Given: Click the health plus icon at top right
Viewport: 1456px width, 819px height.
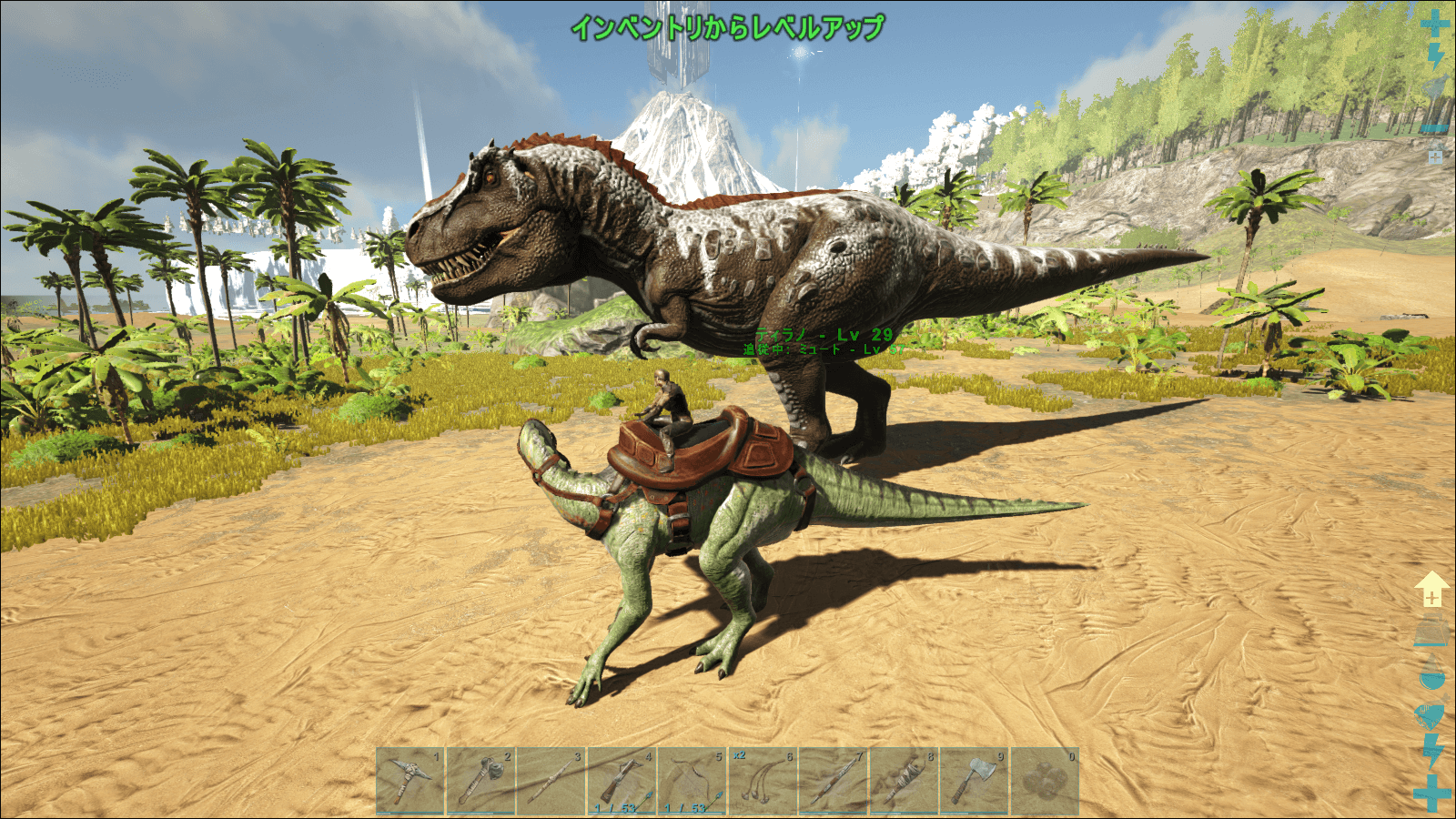Looking at the screenshot, I should [x=1436, y=23].
